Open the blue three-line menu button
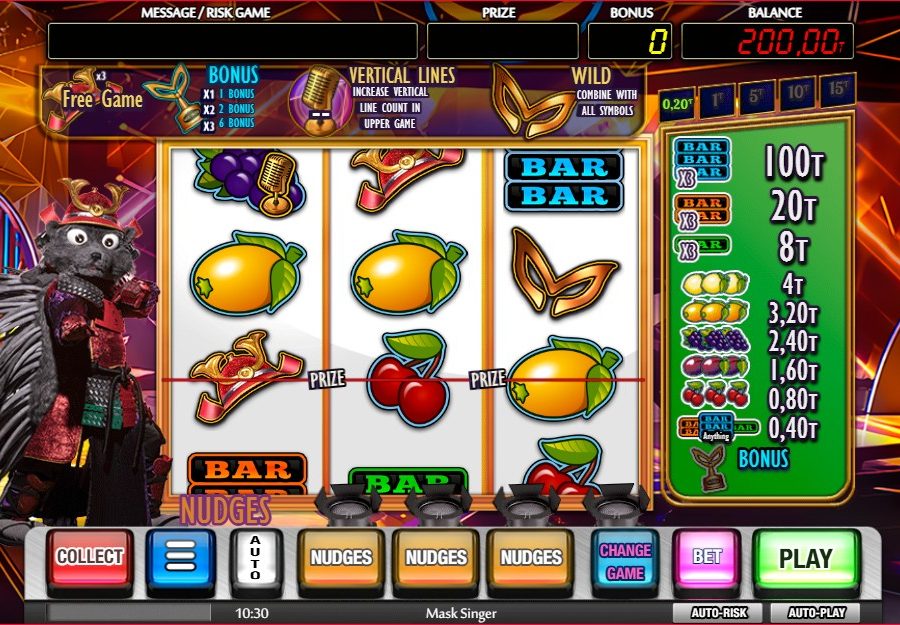The width and height of the screenshot is (900, 625). (181, 559)
